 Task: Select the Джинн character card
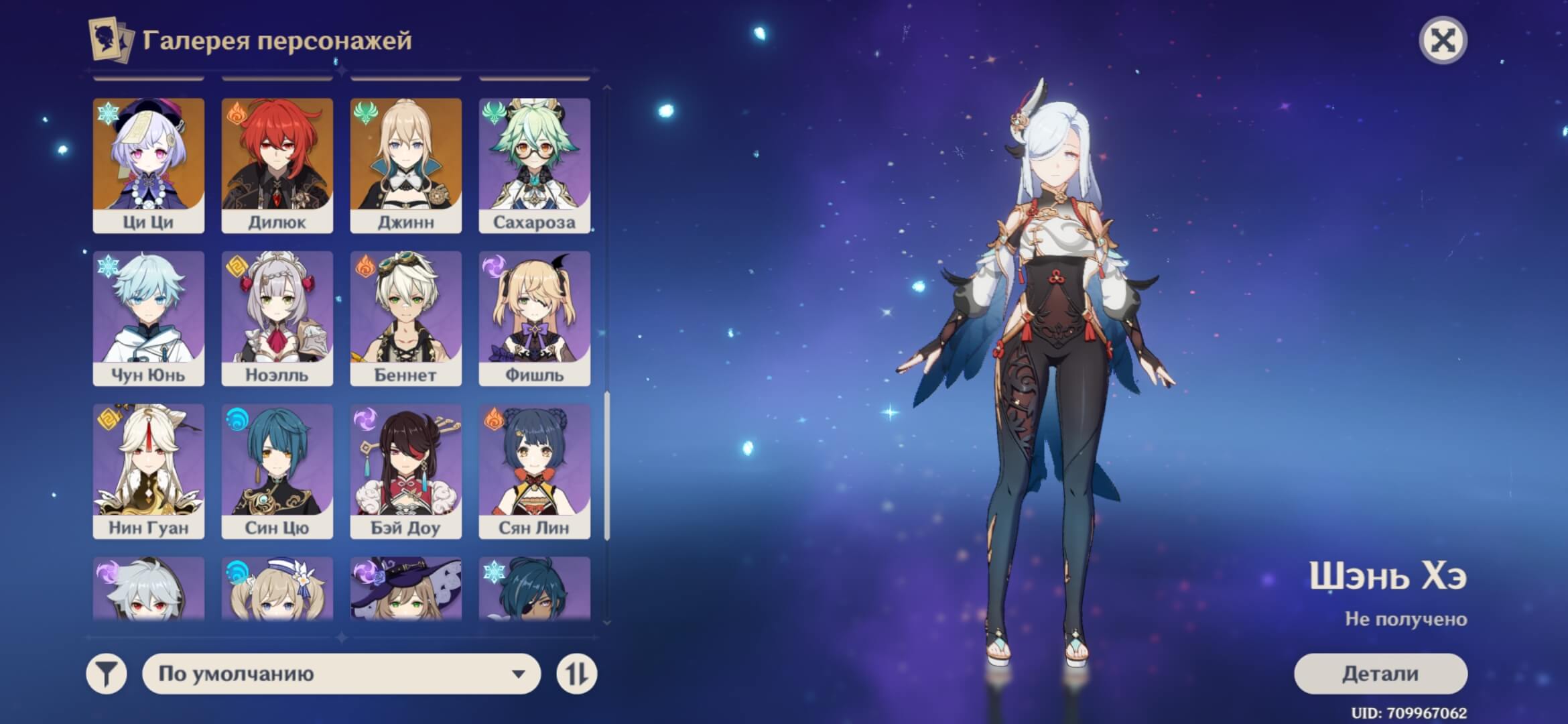405,165
